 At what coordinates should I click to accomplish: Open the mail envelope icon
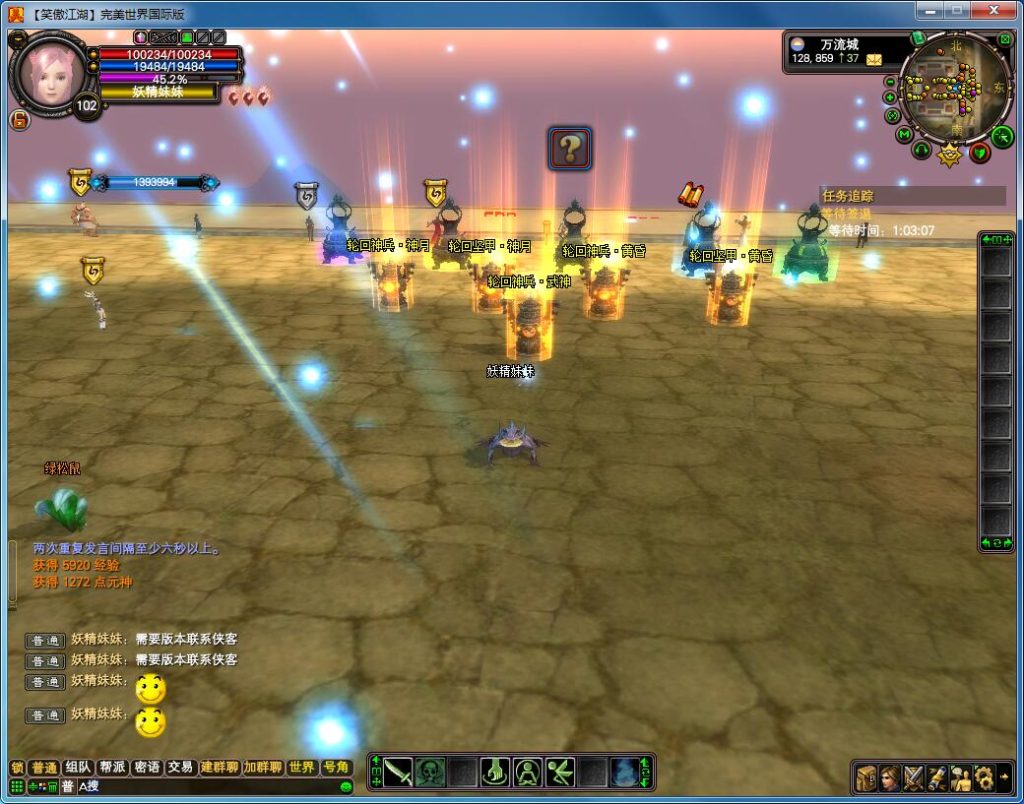point(874,59)
